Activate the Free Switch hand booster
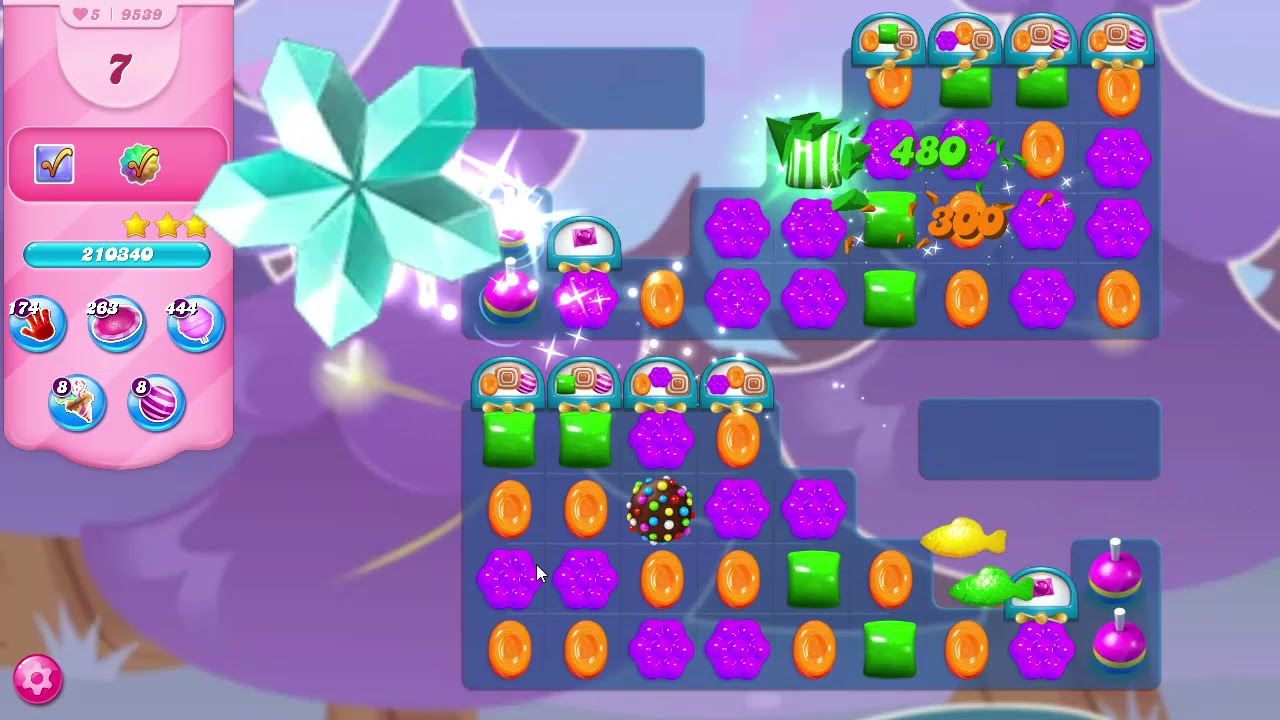The image size is (1280, 720). (37, 322)
